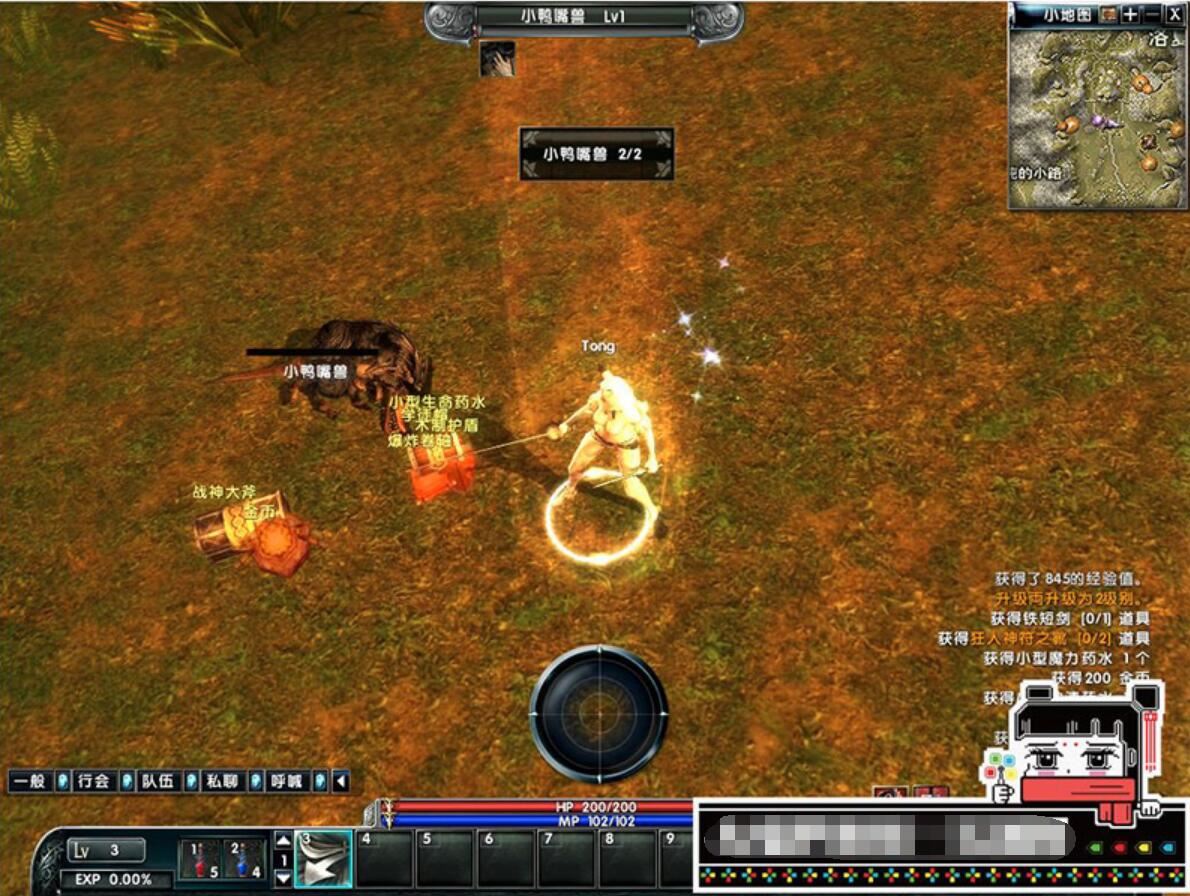
Task: Switch to the 行会 guild chat tab
Action: (x=94, y=781)
